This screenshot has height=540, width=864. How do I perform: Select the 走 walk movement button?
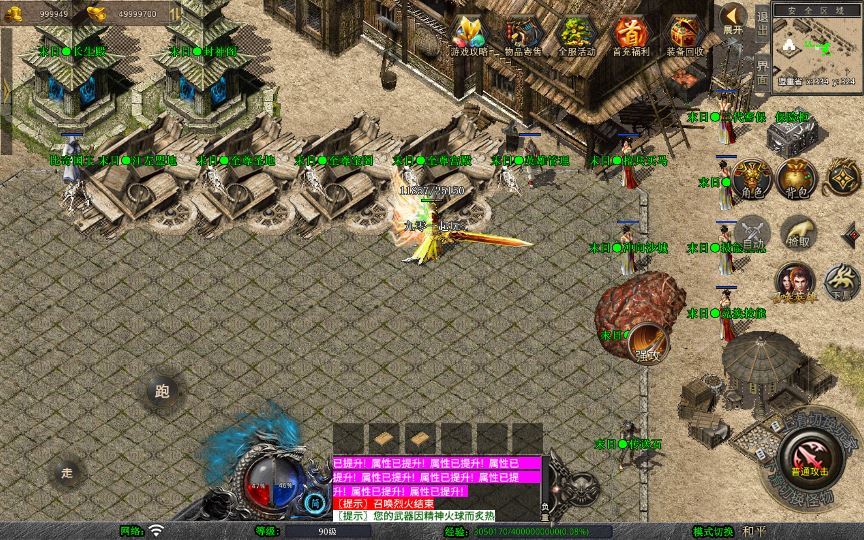(67, 471)
